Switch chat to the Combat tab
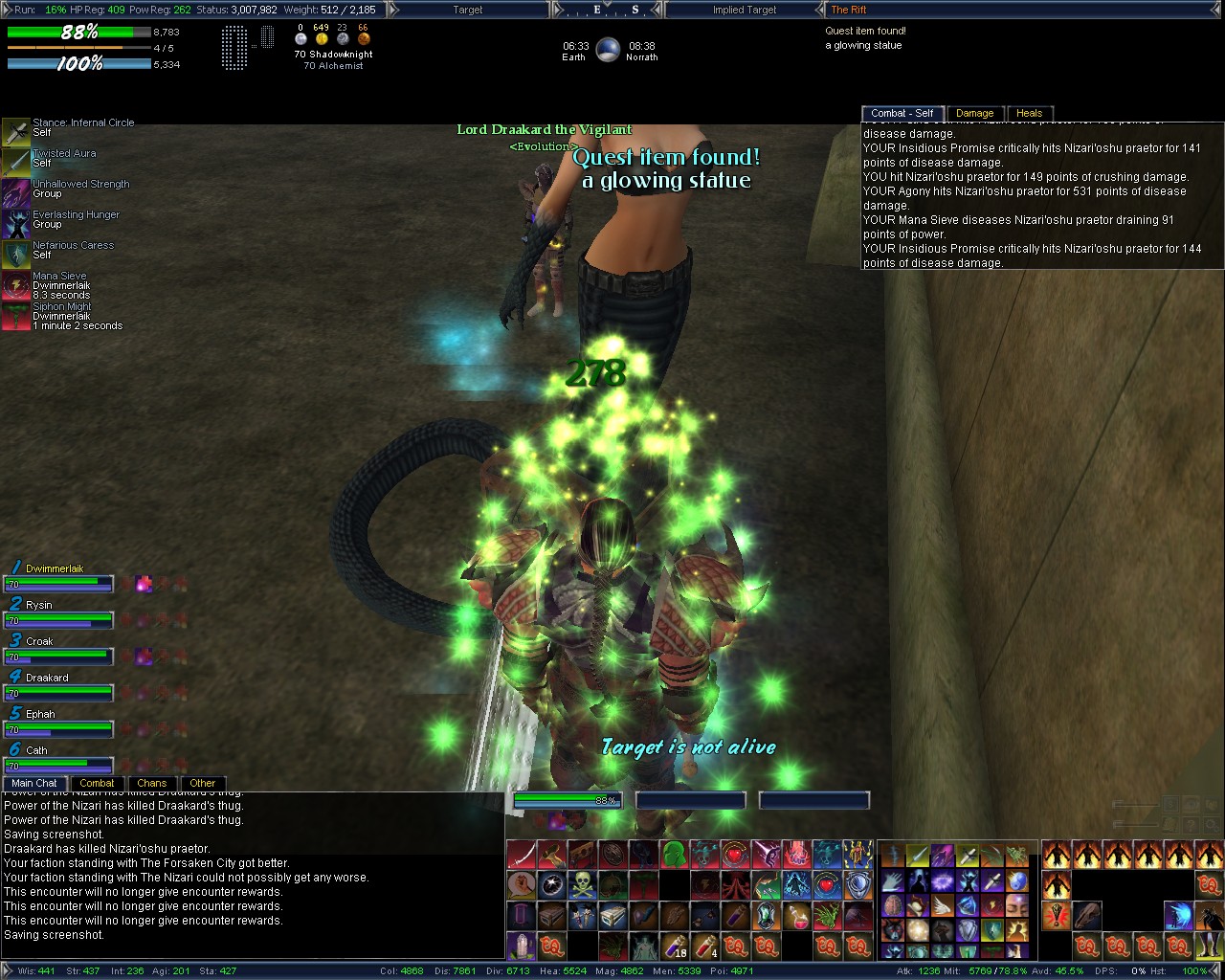Image resolution: width=1225 pixels, height=980 pixels. 97,783
